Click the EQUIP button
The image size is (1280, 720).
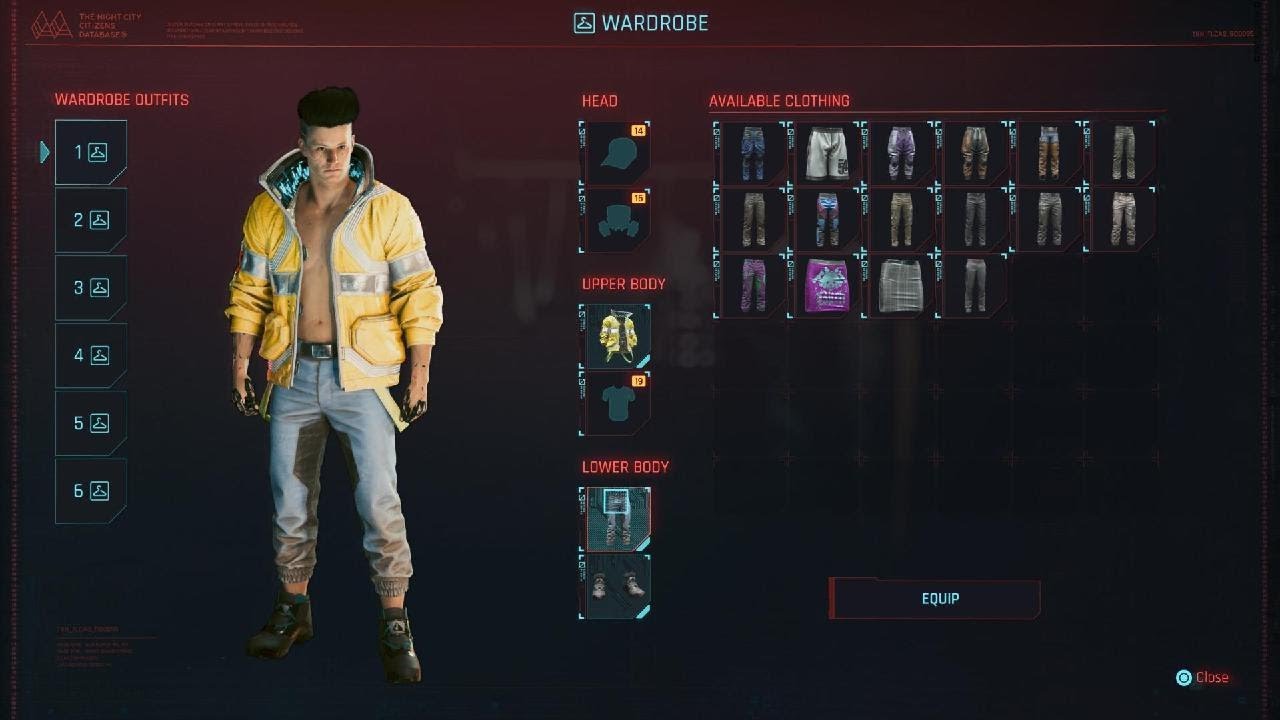coord(939,599)
